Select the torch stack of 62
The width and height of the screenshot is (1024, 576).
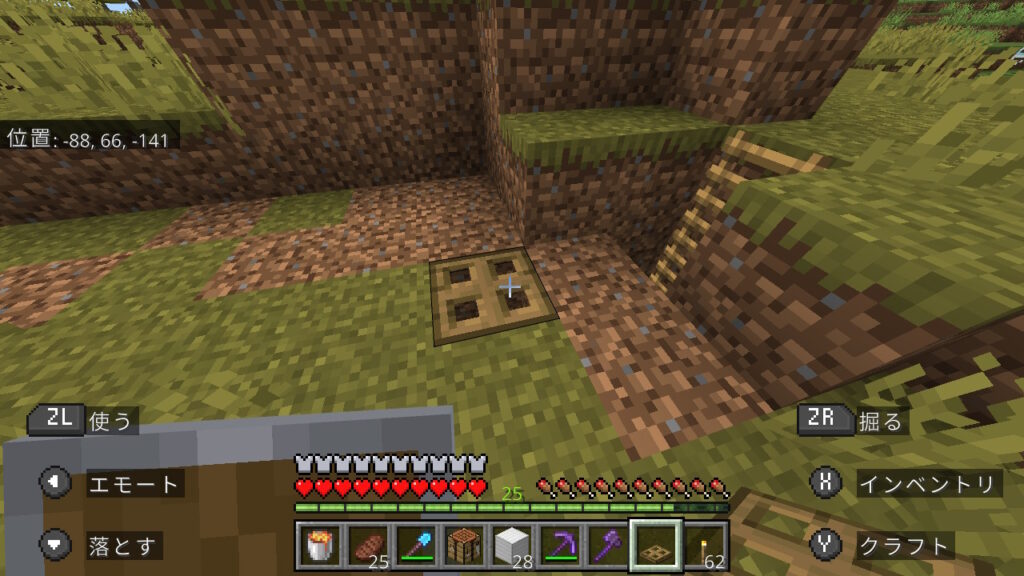[703, 546]
